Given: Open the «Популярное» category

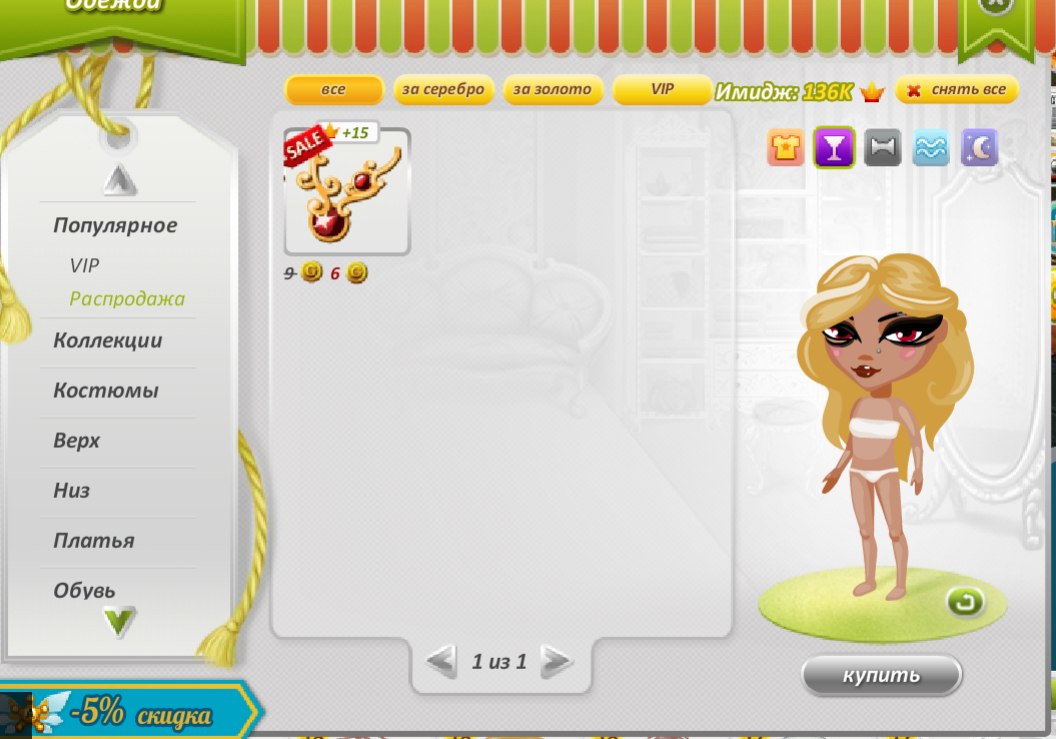Looking at the screenshot, I should point(115,226).
